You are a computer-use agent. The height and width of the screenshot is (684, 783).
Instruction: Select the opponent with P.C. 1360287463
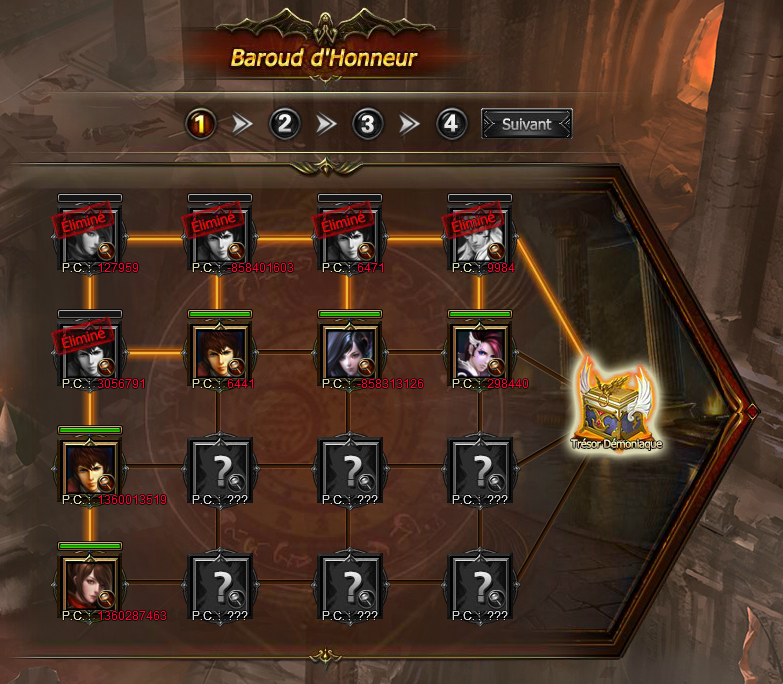point(89,583)
